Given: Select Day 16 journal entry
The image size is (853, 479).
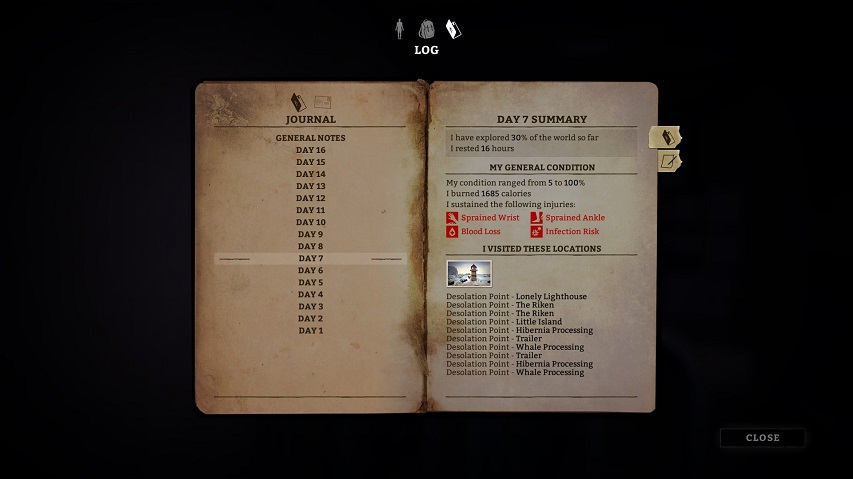Looking at the screenshot, I should click(x=310, y=150).
